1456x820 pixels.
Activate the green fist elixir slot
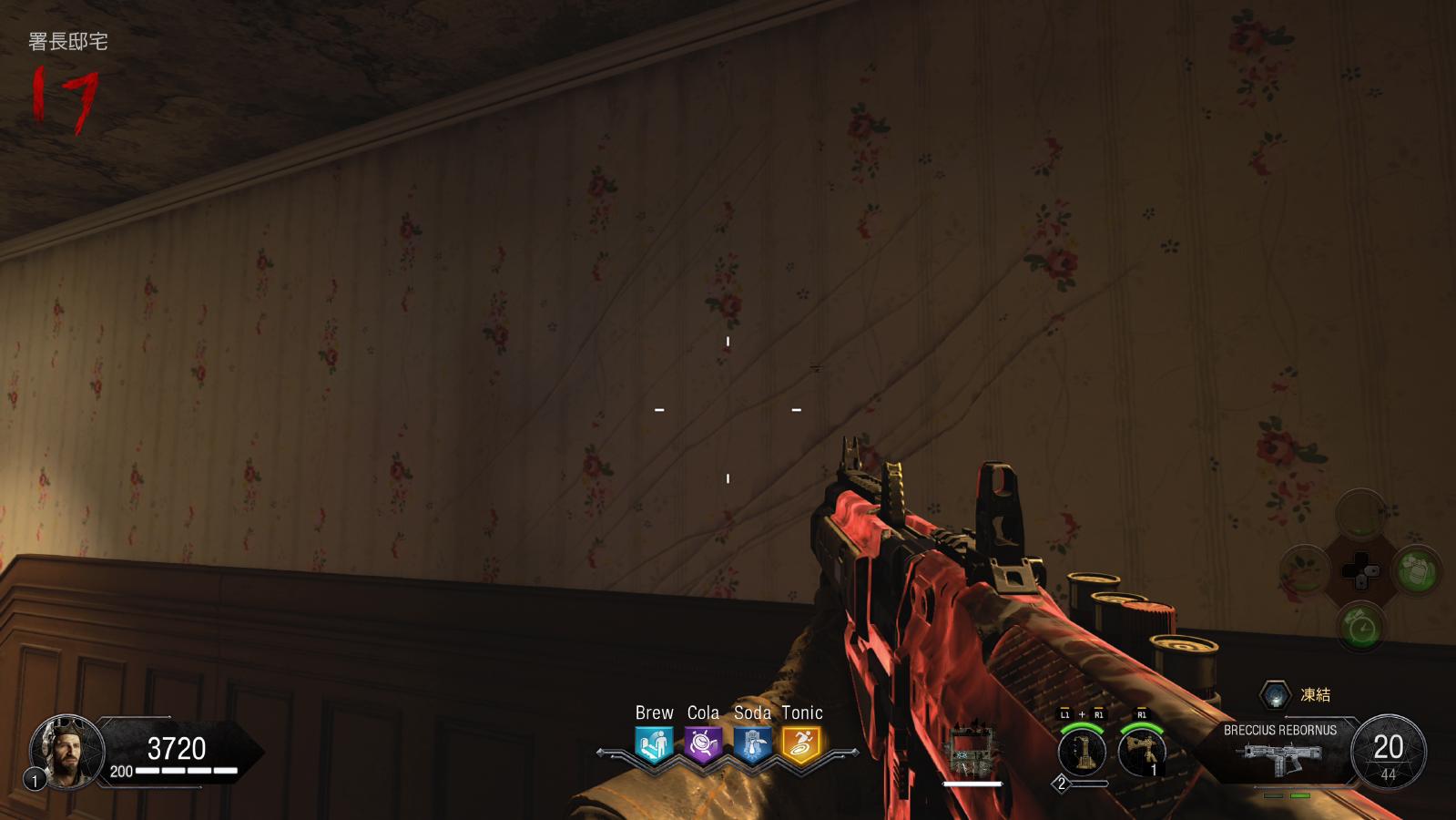point(1417,571)
